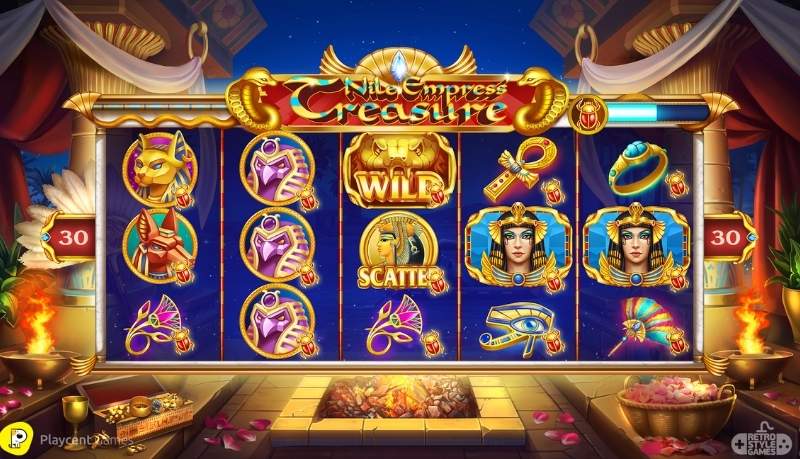Viewport: 800px width, 459px height.
Task: Pick the gold ring with blue gem
Action: (x=639, y=168)
